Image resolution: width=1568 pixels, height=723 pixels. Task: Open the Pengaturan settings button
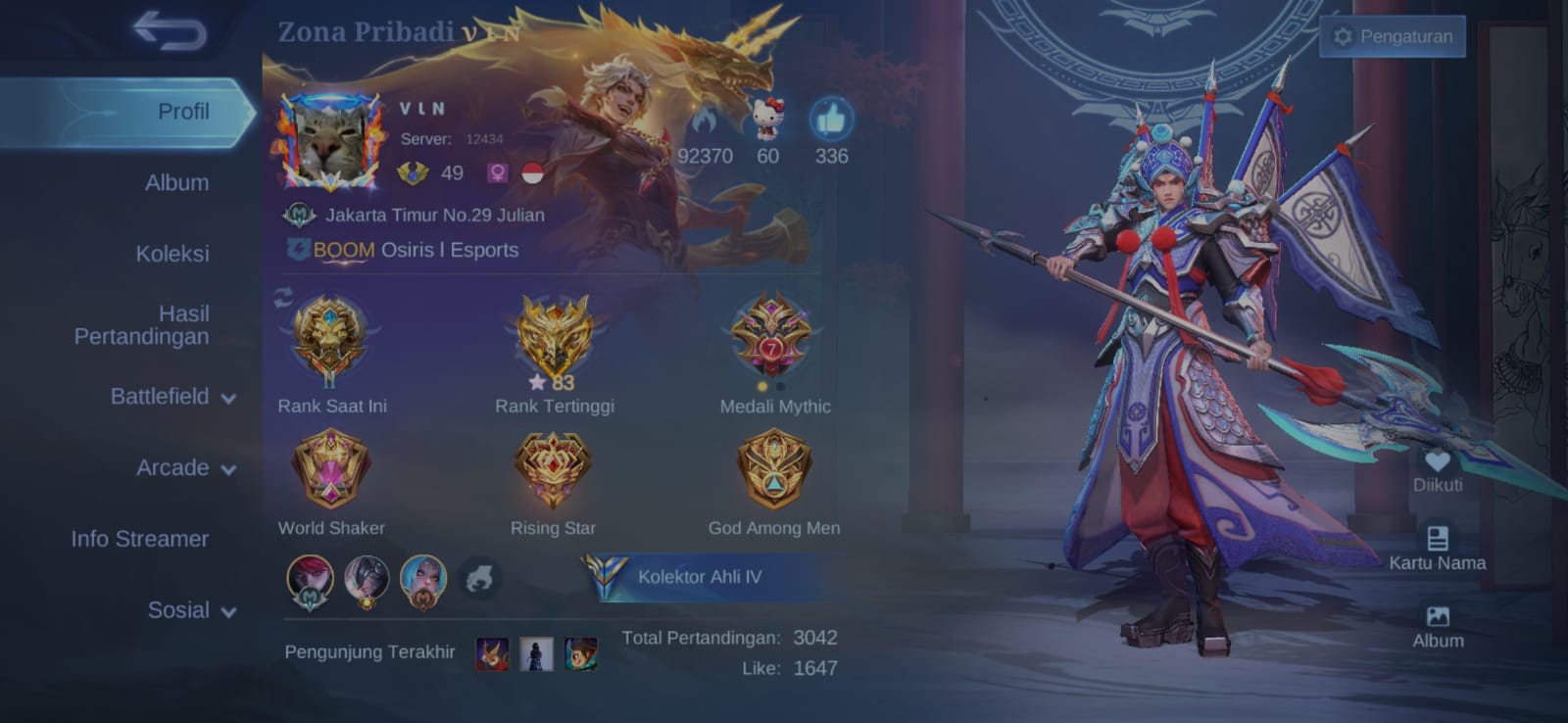(x=1393, y=36)
